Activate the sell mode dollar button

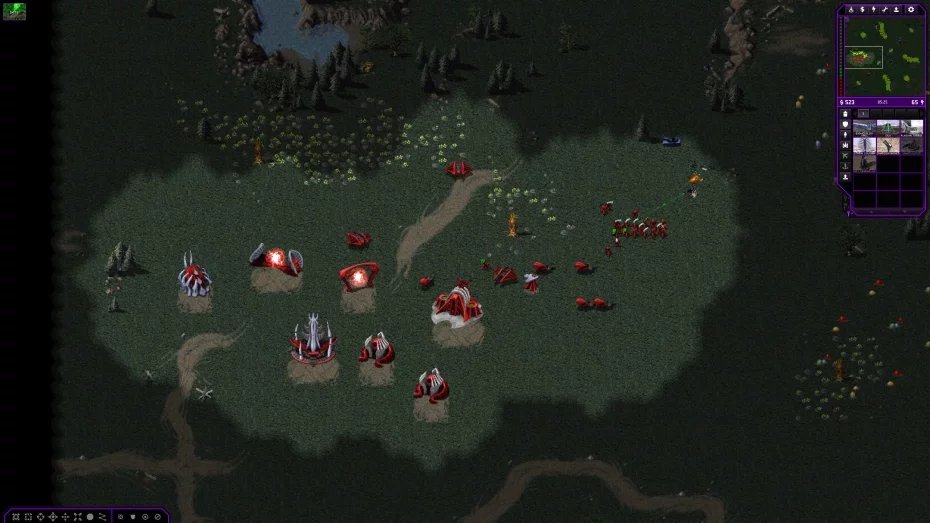[863, 9]
